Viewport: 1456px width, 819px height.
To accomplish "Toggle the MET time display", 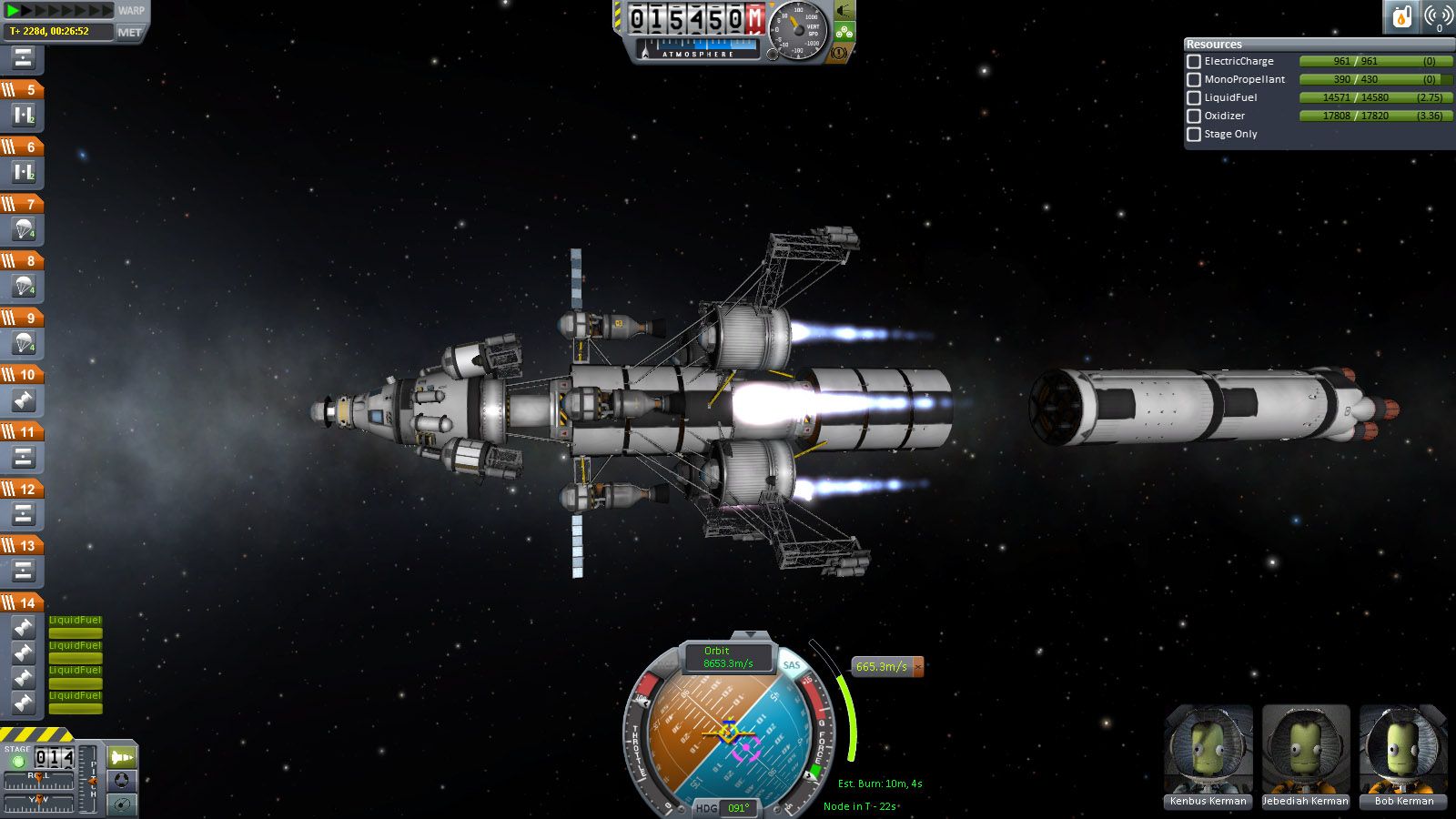I will tap(130, 32).
